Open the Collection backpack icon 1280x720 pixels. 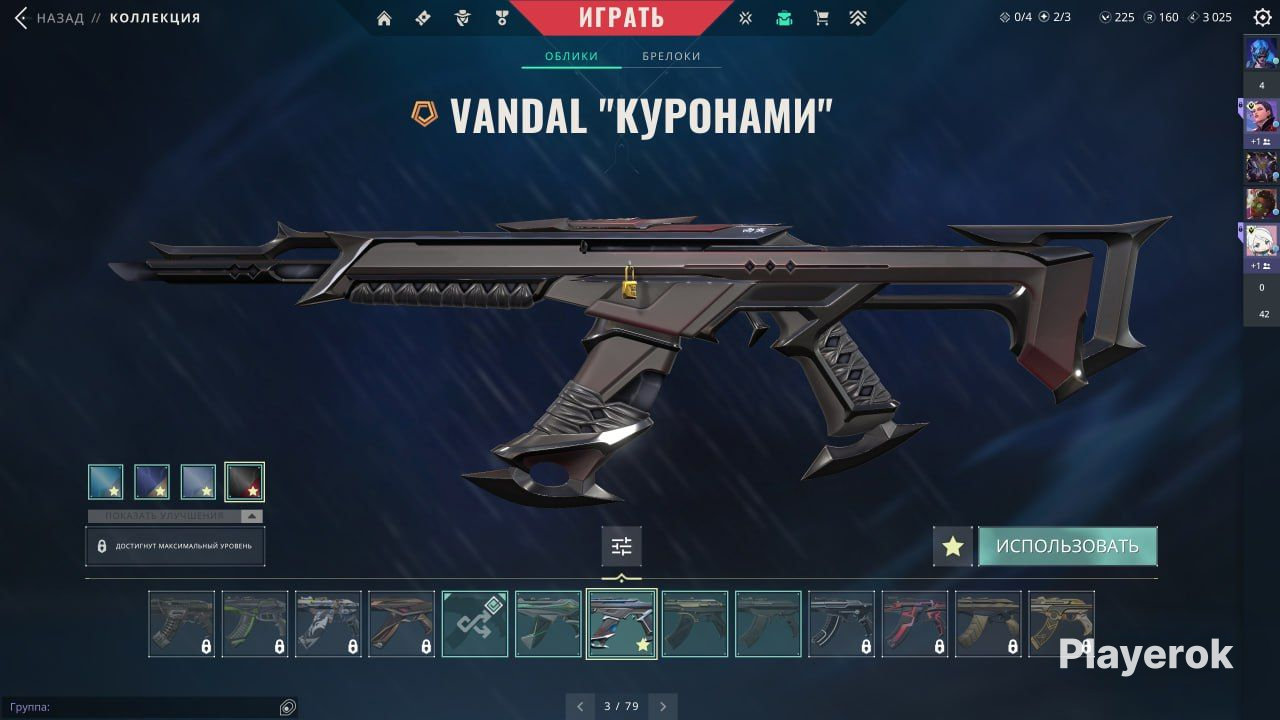(x=784, y=17)
